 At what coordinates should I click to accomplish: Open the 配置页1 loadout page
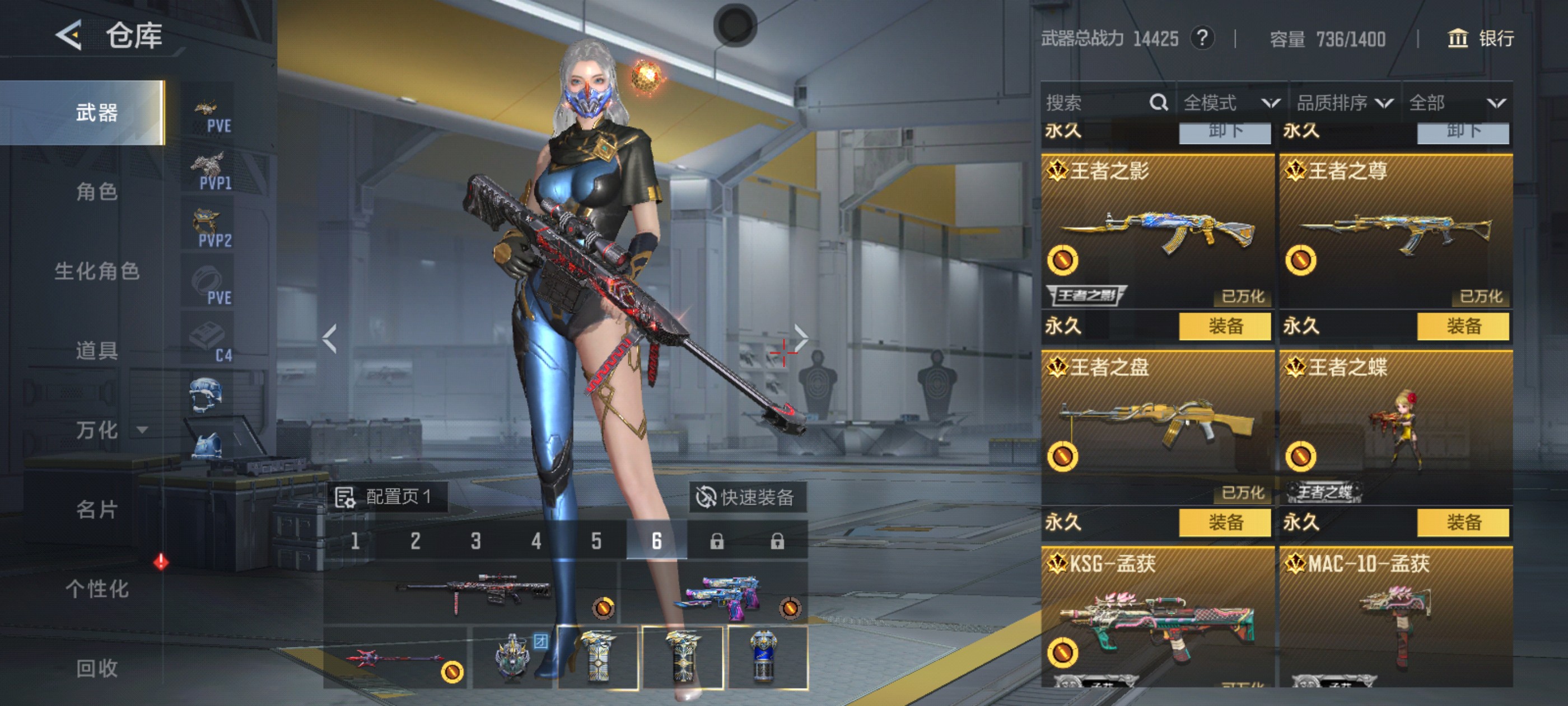click(386, 497)
